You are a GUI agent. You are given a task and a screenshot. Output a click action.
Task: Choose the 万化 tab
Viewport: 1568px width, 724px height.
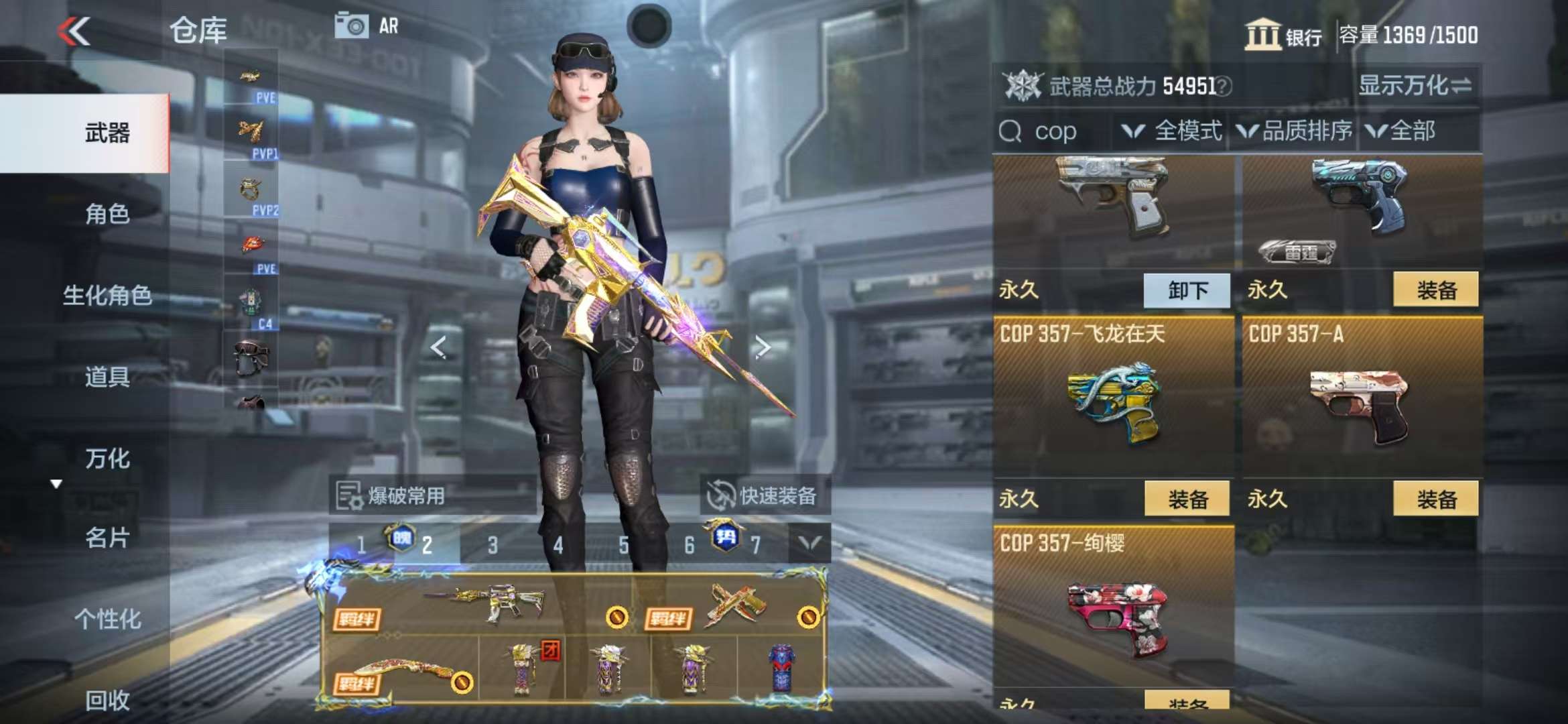[x=107, y=459]
